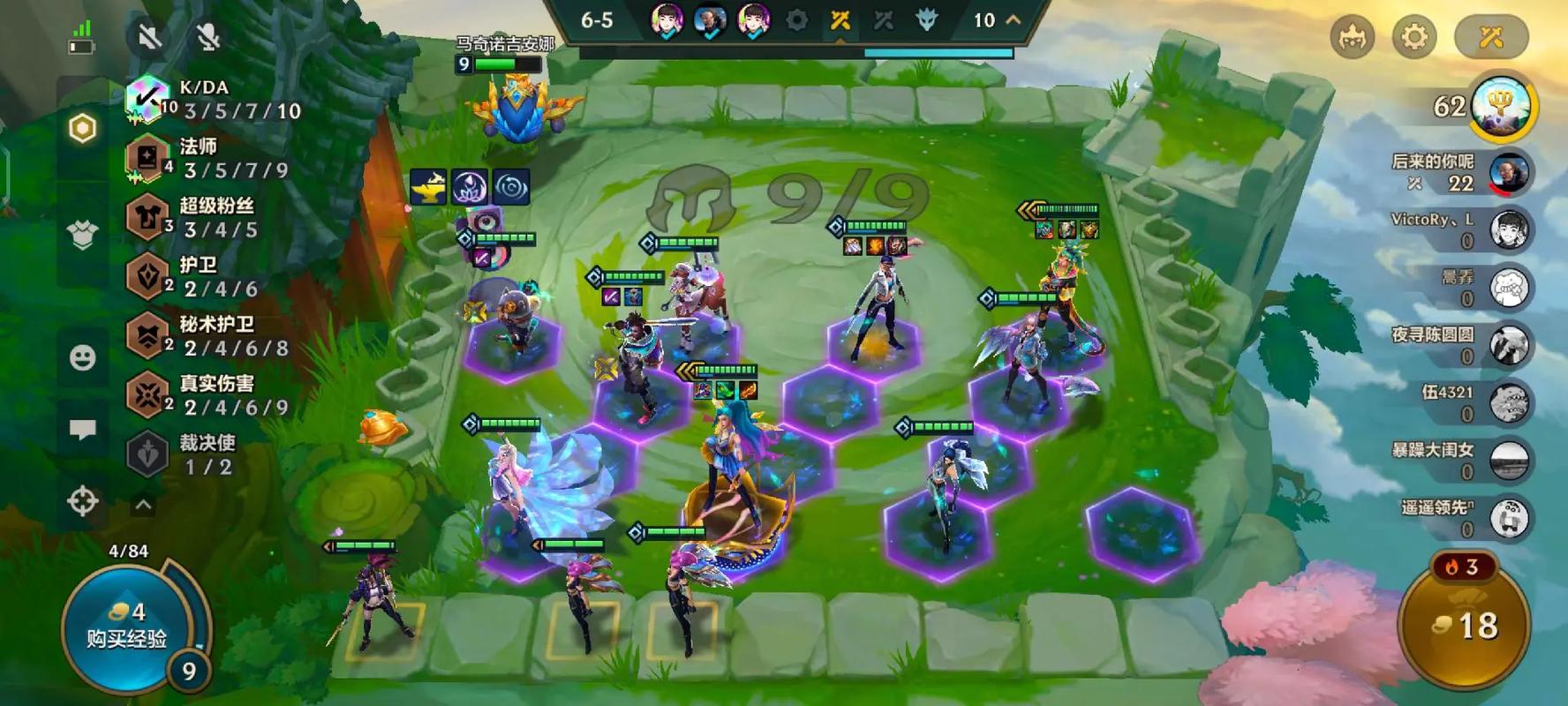
Task: Buy experience with the 购买经验 button
Action: click(x=126, y=627)
